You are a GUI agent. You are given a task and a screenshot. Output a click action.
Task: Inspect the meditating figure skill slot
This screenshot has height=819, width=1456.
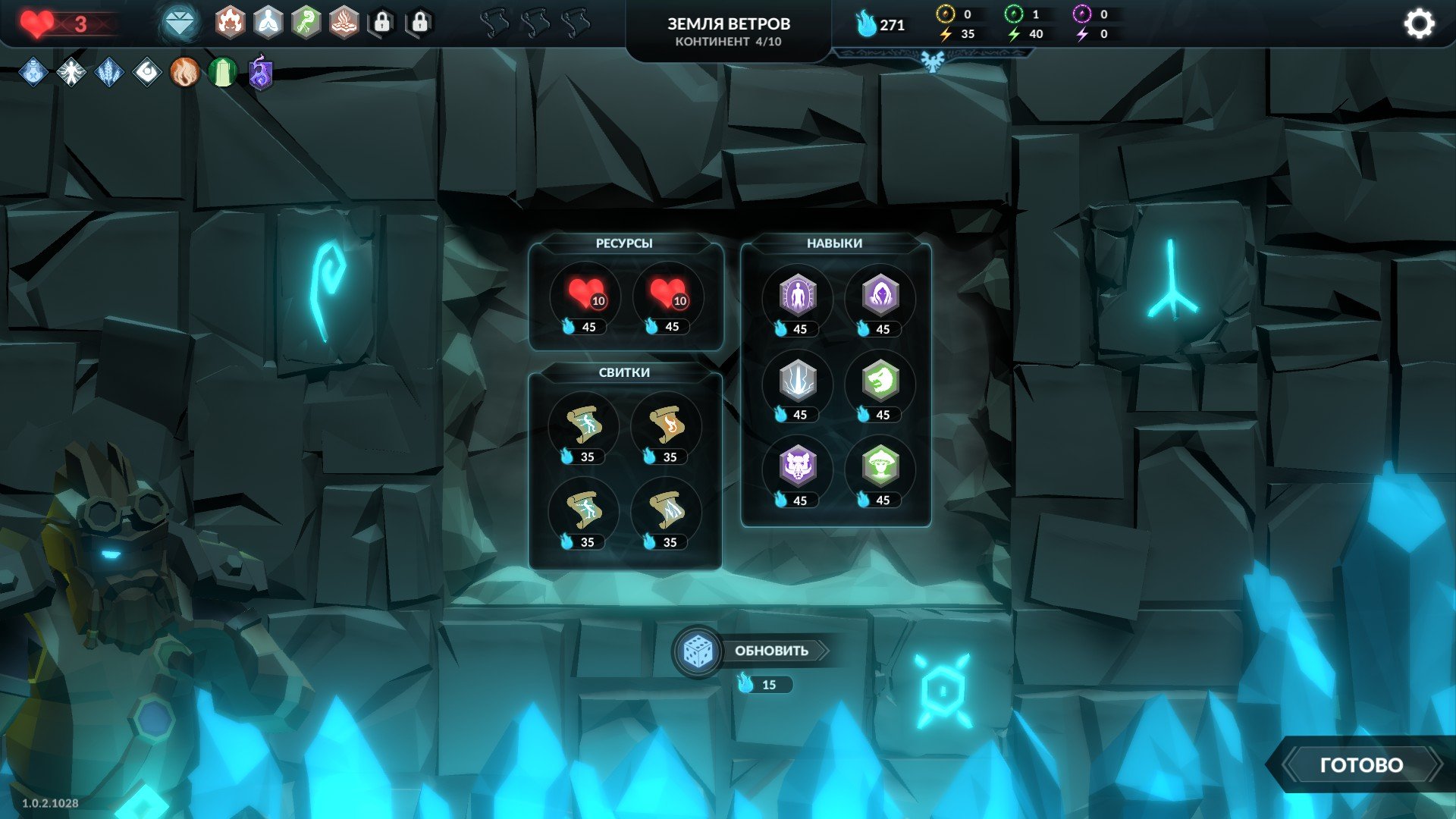pos(268,23)
